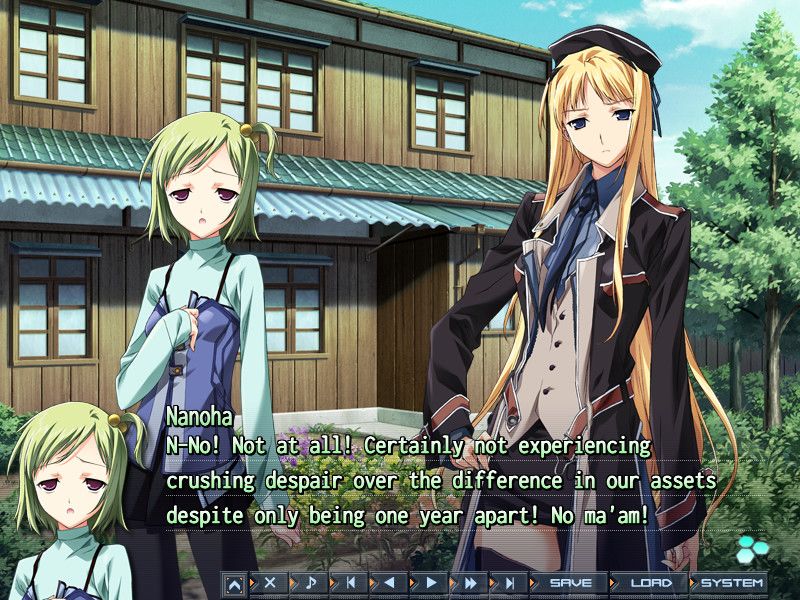Image resolution: width=800 pixels, height=600 pixels.
Task: Start auto-play with the right arrow button
Action: pyautogui.click(x=431, y=582)
